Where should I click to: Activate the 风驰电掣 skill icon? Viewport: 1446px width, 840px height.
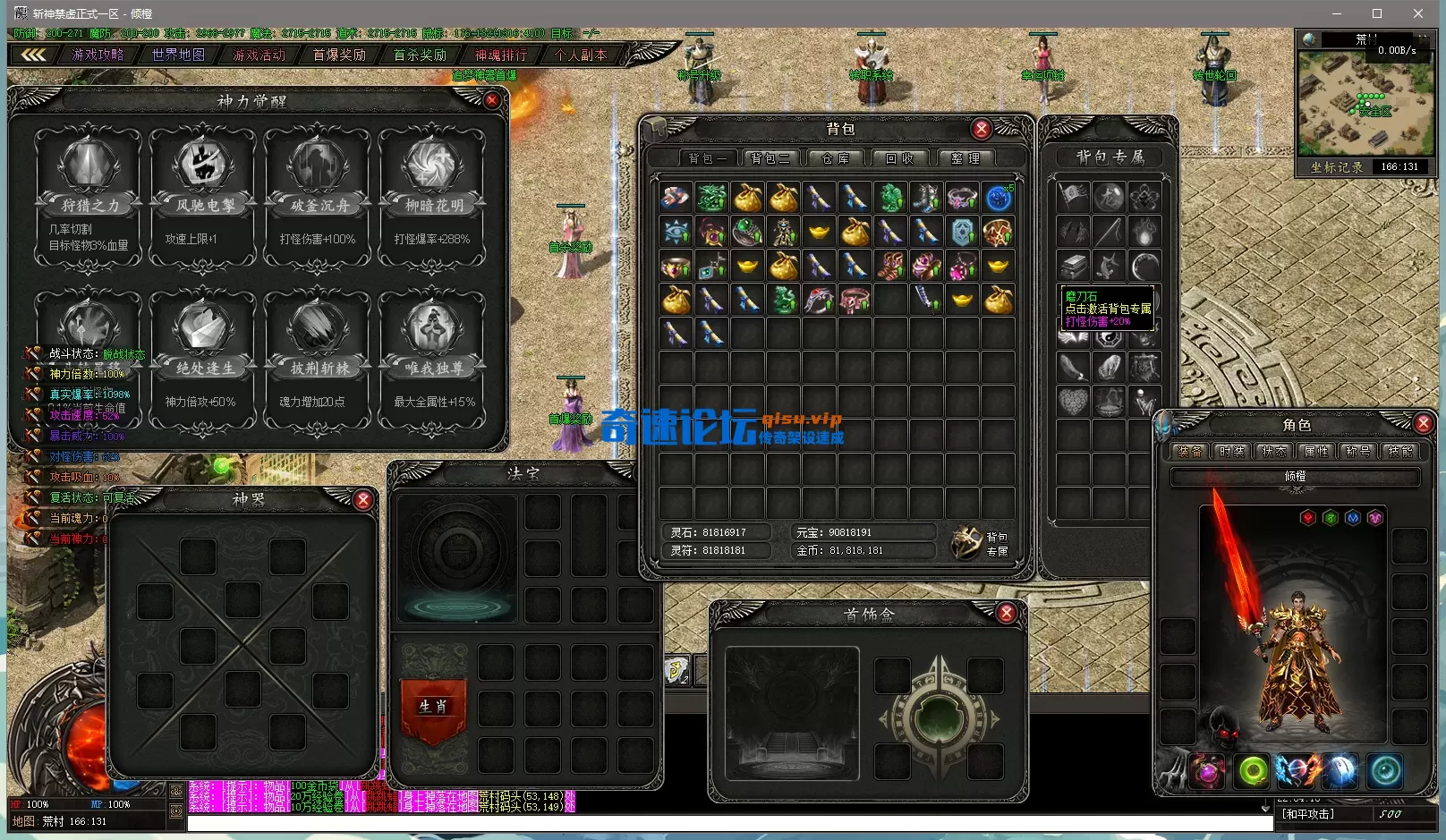click(x=202, y=165)
